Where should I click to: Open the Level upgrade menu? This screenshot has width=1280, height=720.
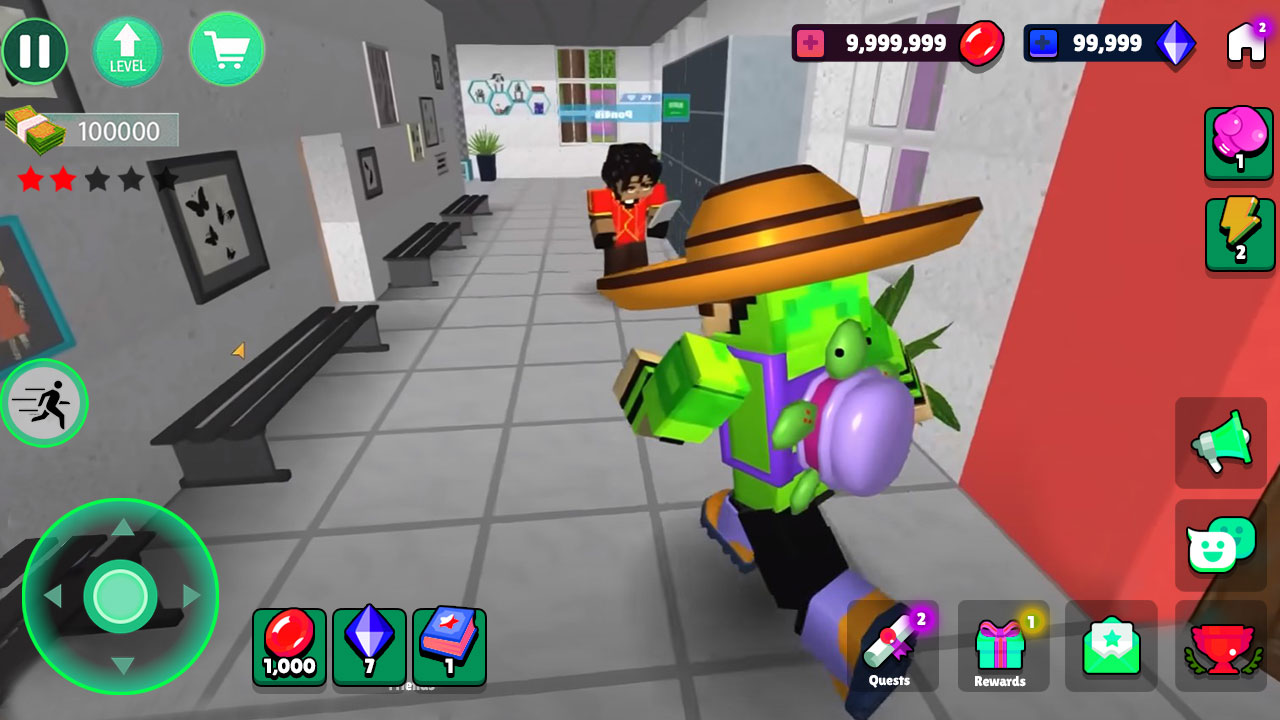click(127, 50)
